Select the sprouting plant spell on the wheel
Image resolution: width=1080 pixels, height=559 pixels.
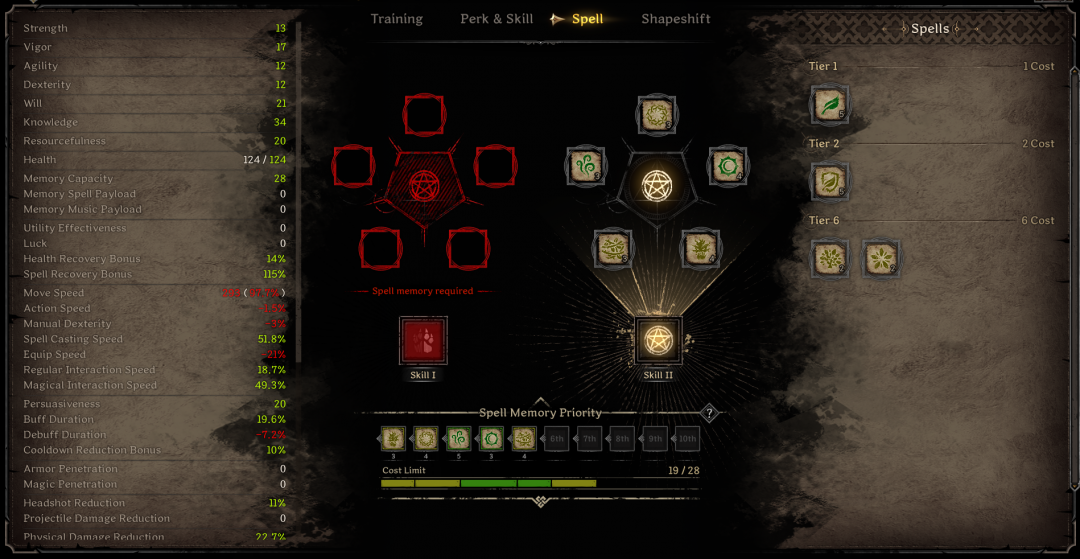(700, 248)
